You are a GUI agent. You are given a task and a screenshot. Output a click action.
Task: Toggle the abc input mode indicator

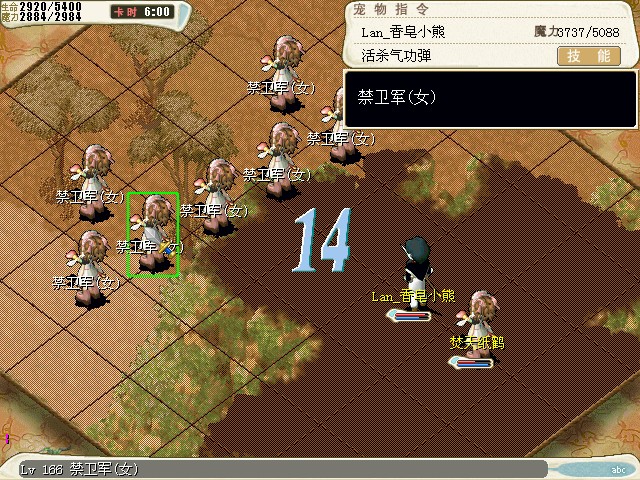617,469
